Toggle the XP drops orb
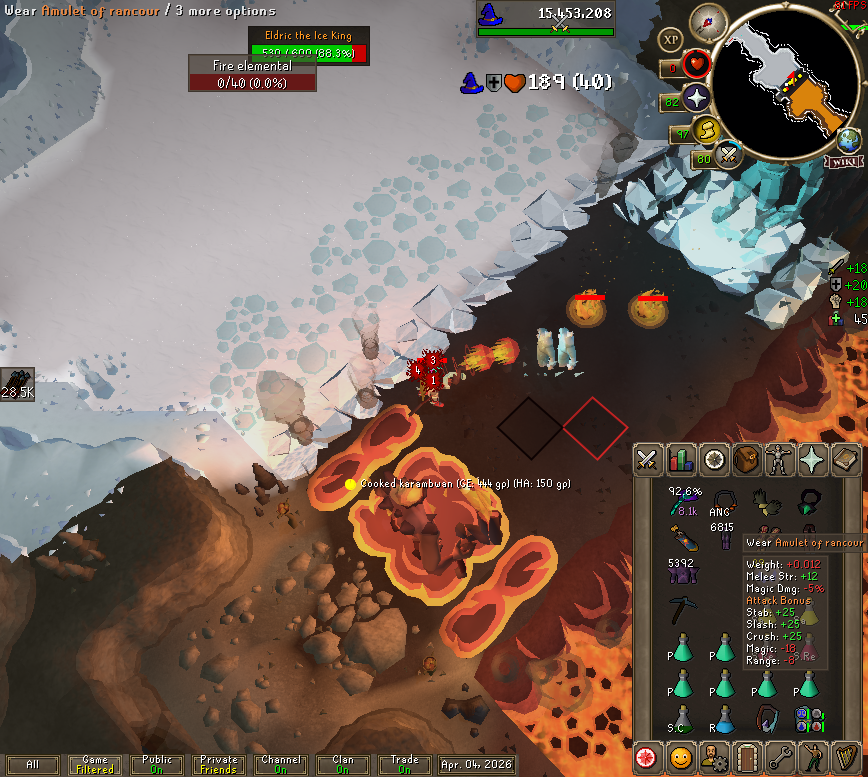 click(670, 39)
